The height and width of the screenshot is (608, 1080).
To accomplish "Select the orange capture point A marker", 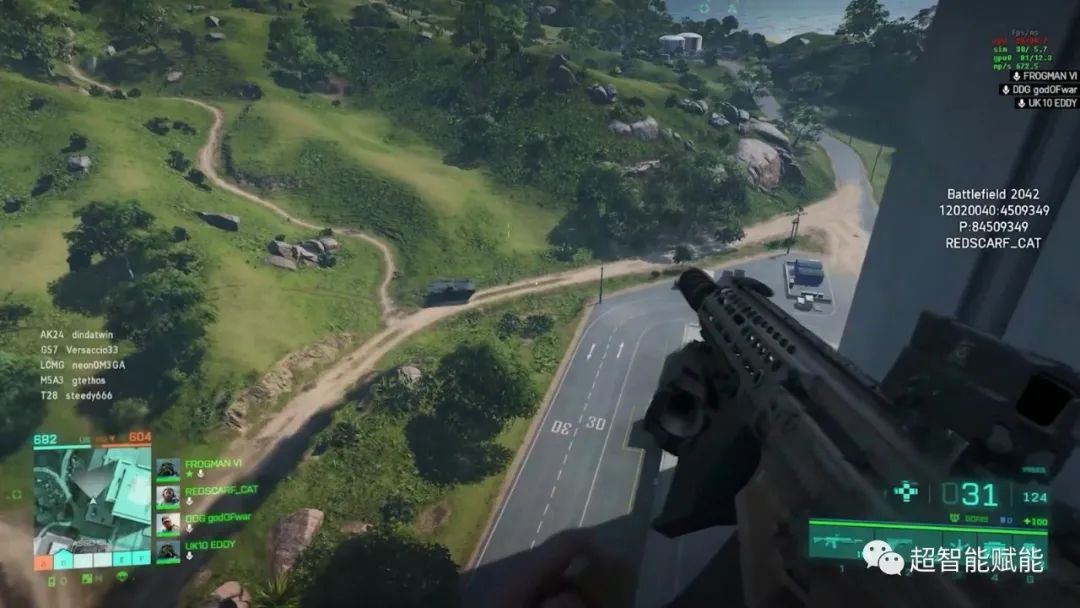I will click(43, 563).
